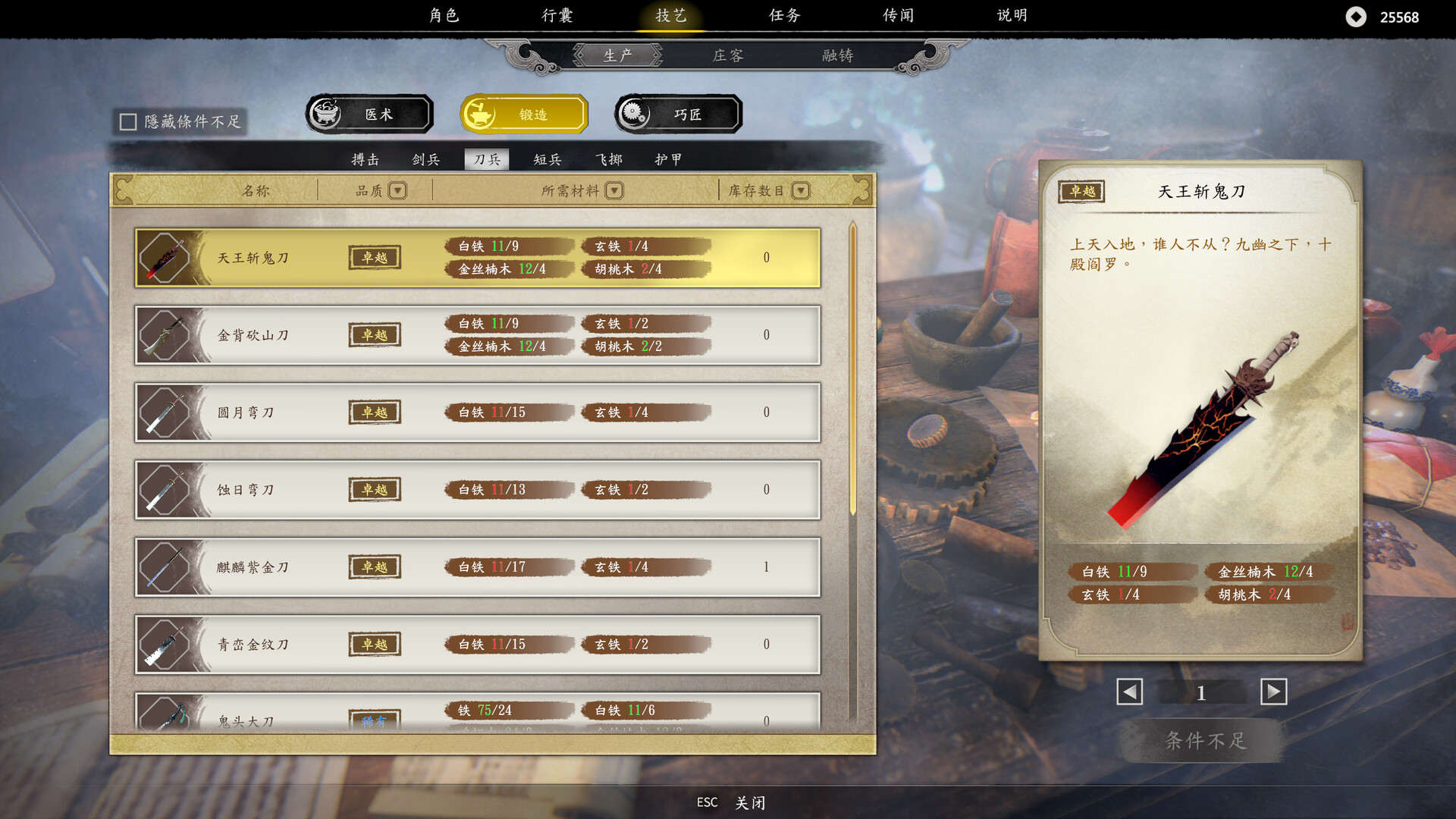Click the previous page arrow in detail panel
This screenshot has height=819, width=1456.
1129,692
